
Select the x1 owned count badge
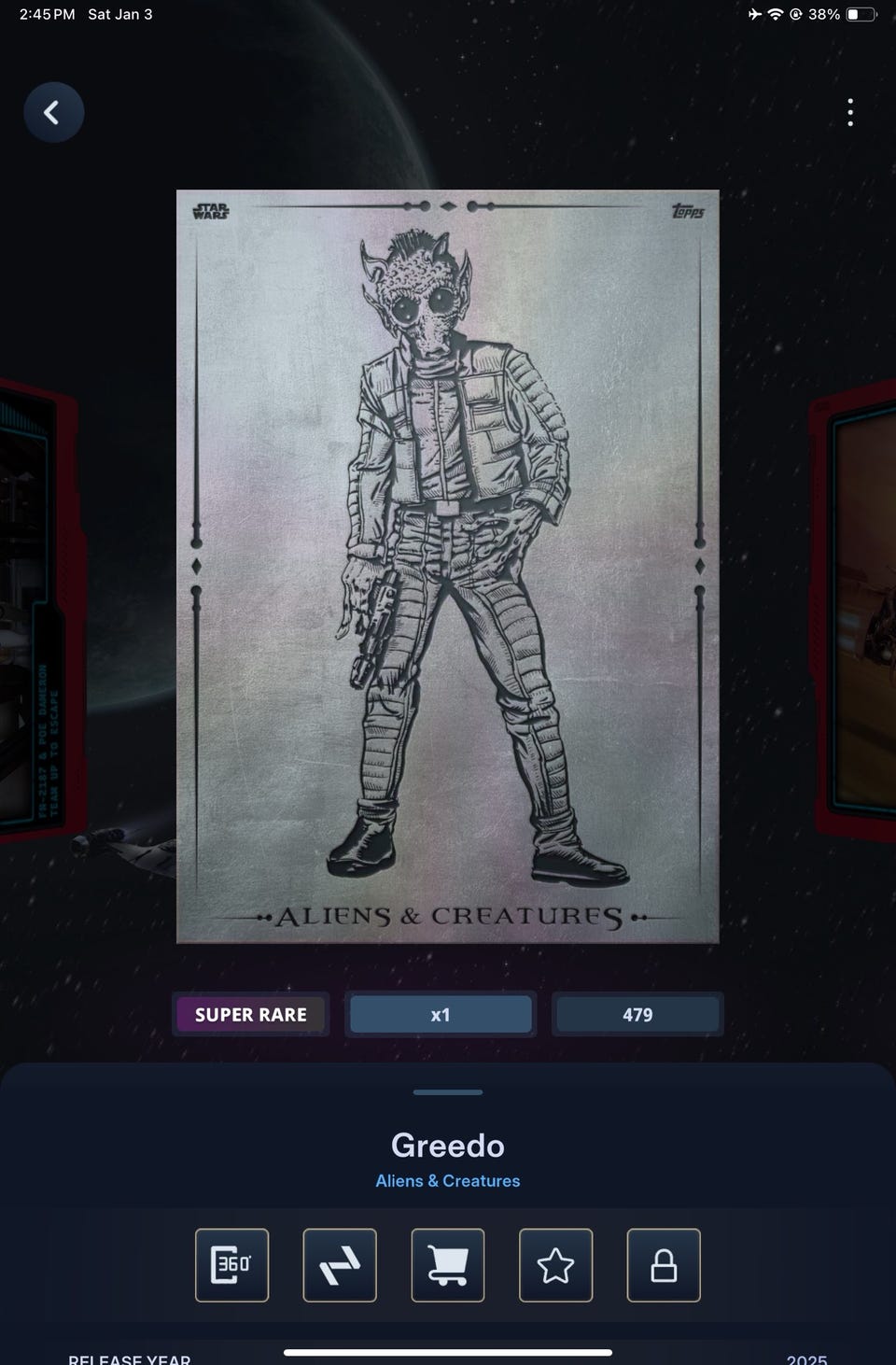[x=441, y=1015]
